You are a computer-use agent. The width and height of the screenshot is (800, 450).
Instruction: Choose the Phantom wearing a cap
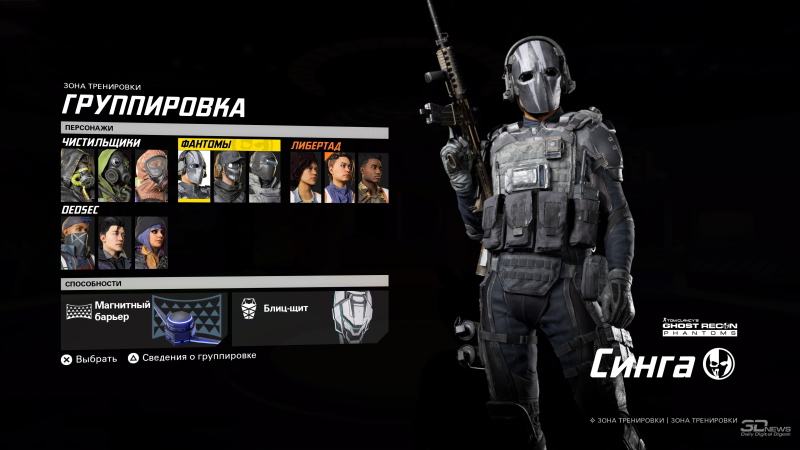point(230,177)
